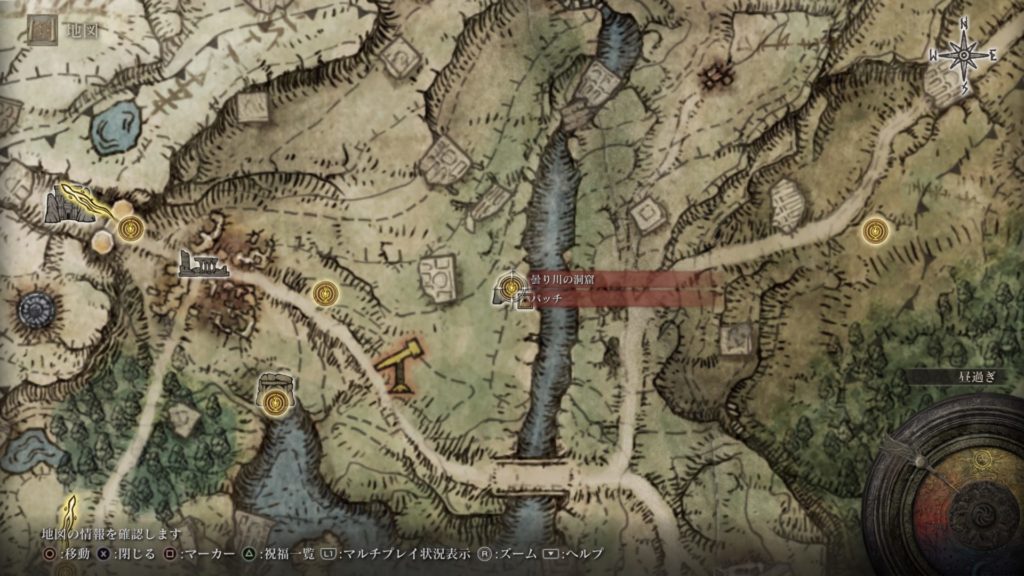The image size is (1024, 576).
Task: Choose the grace marker beside the golden beam
Action: pos(129,230)
